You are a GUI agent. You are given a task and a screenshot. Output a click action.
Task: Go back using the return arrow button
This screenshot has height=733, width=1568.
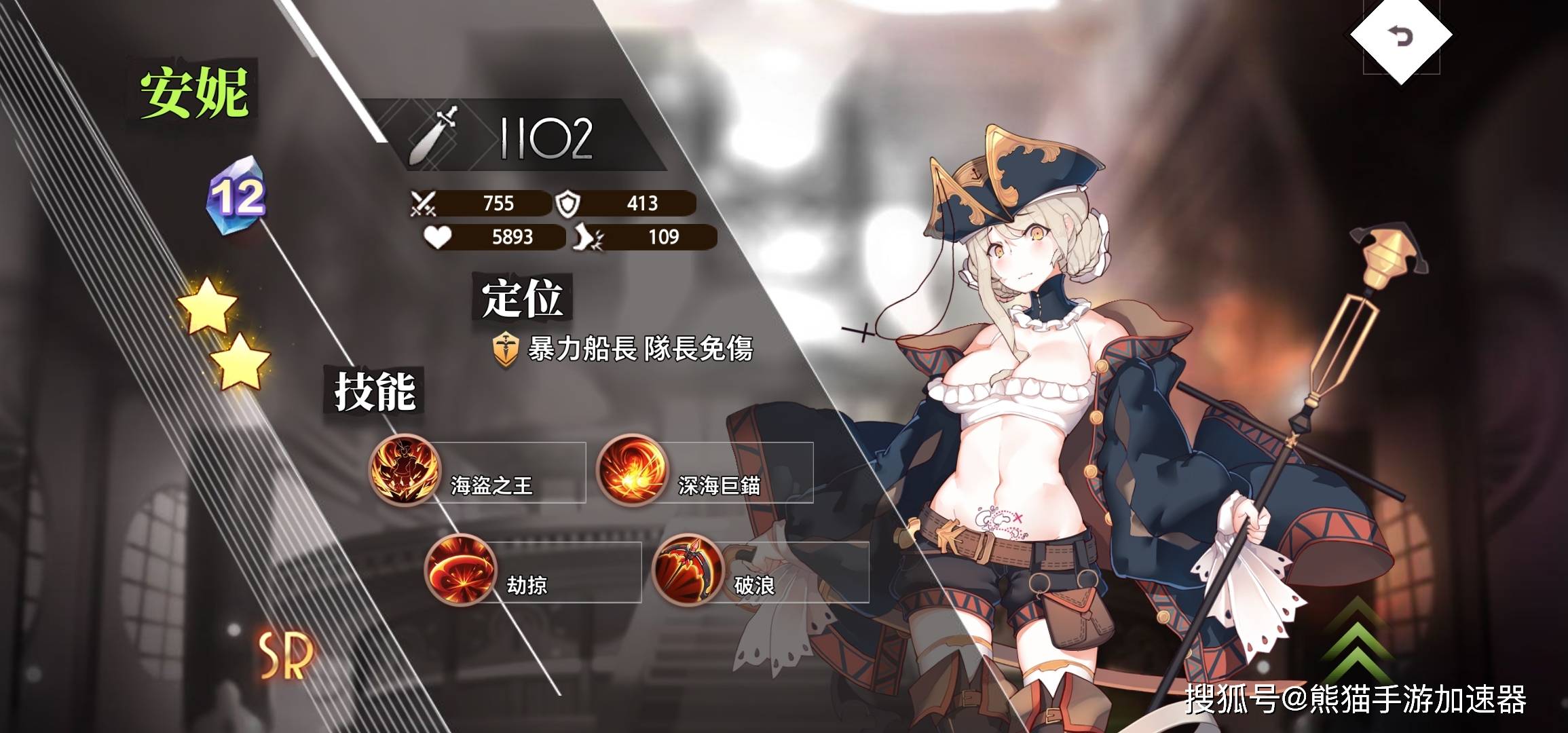(1401, 35)
